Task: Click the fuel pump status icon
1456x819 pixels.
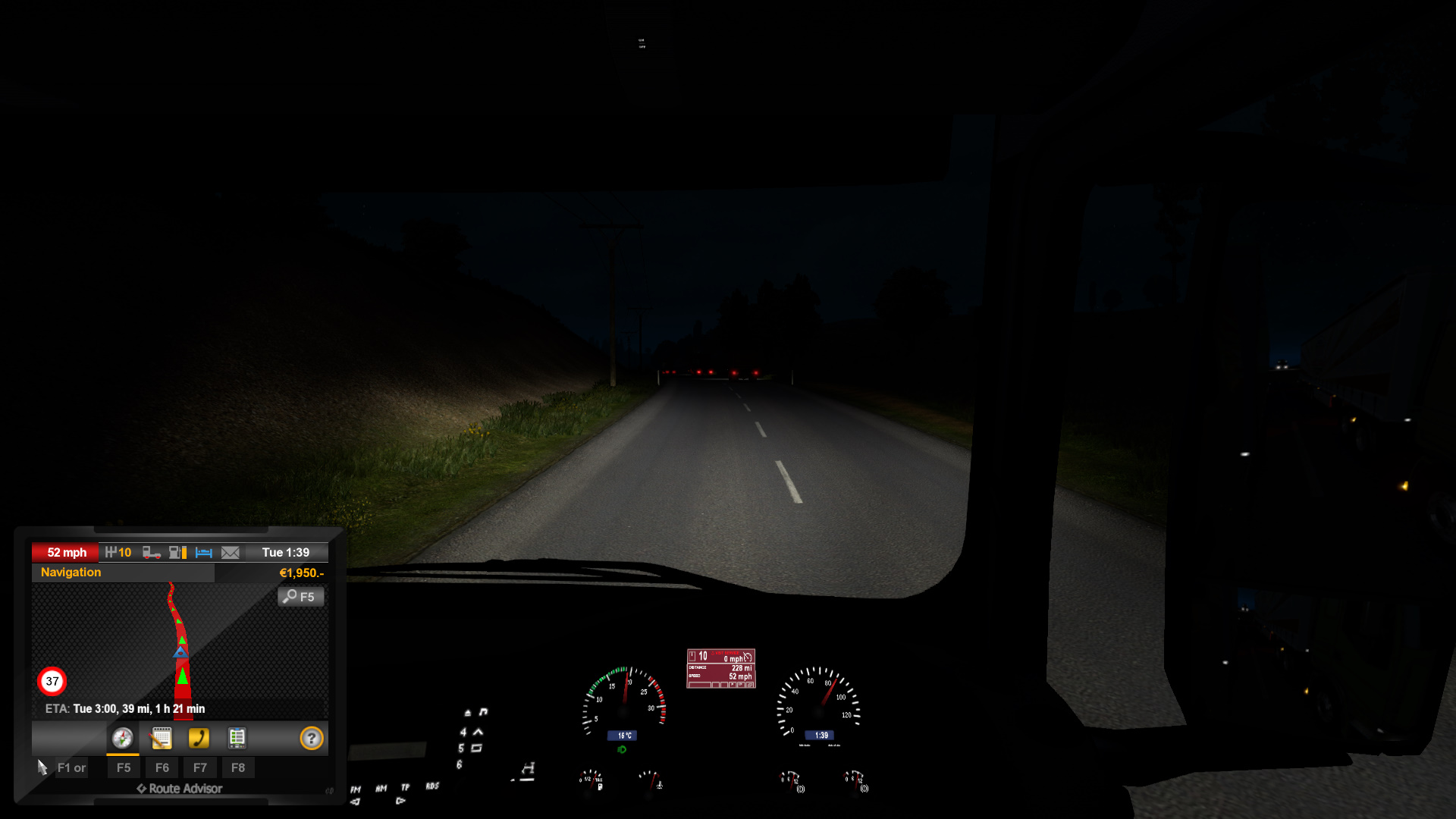Action: tap(177, 553)
